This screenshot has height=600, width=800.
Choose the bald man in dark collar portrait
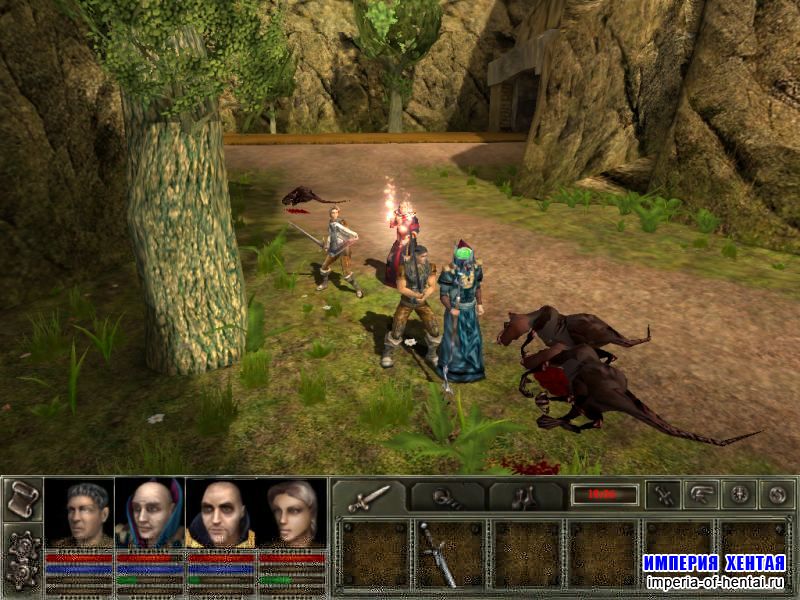pos(221,514)
